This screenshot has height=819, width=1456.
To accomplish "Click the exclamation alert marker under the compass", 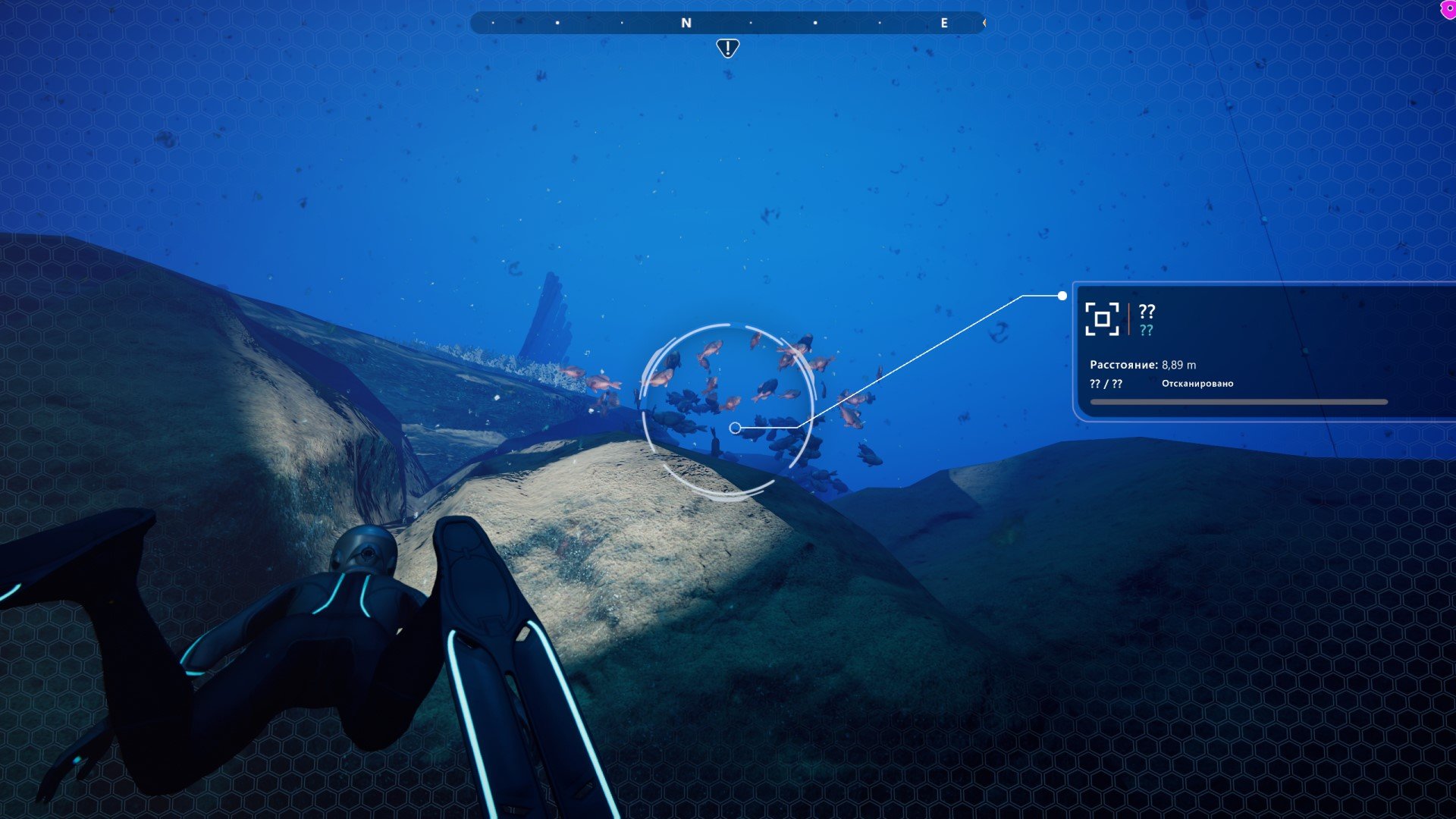I will click(727, 49).
